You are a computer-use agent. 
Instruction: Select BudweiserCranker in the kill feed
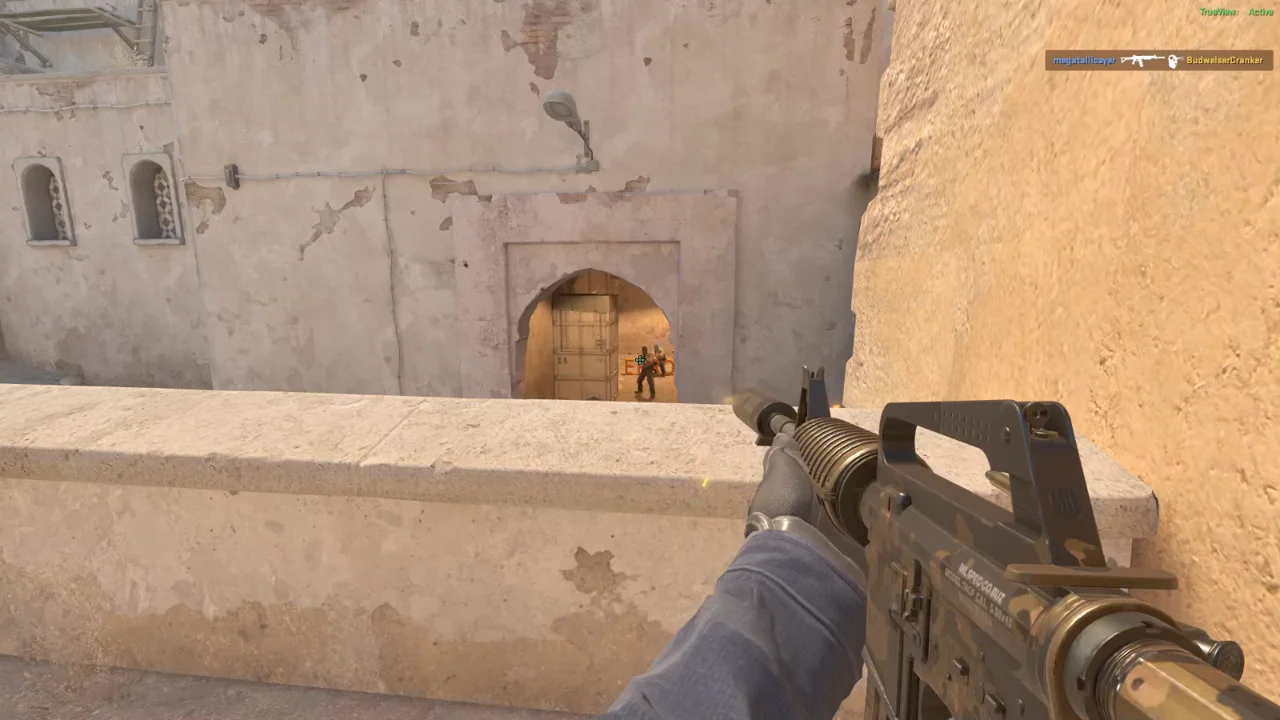(1225, 59)
